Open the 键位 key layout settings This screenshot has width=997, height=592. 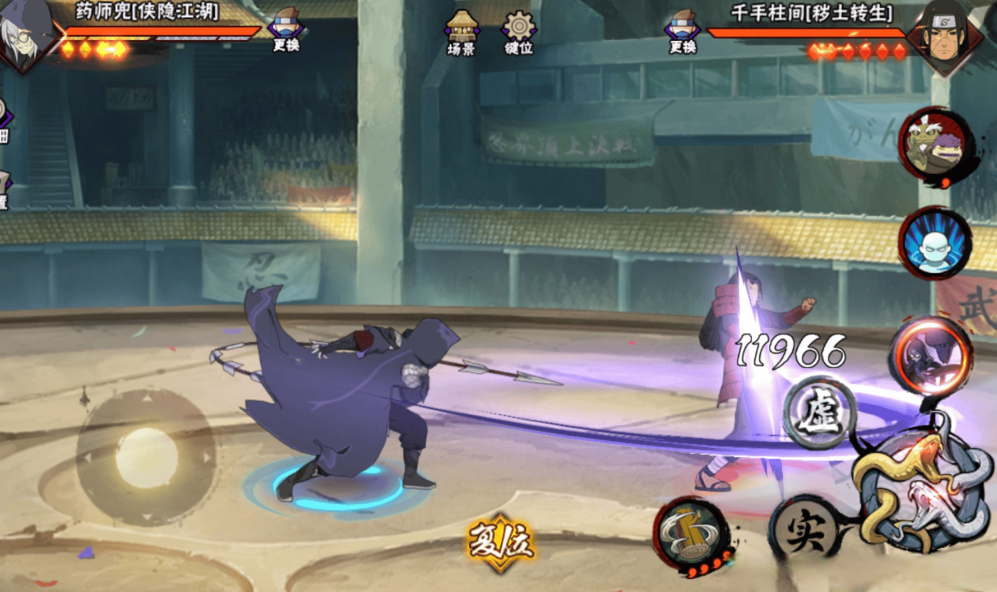coord(518,30)
